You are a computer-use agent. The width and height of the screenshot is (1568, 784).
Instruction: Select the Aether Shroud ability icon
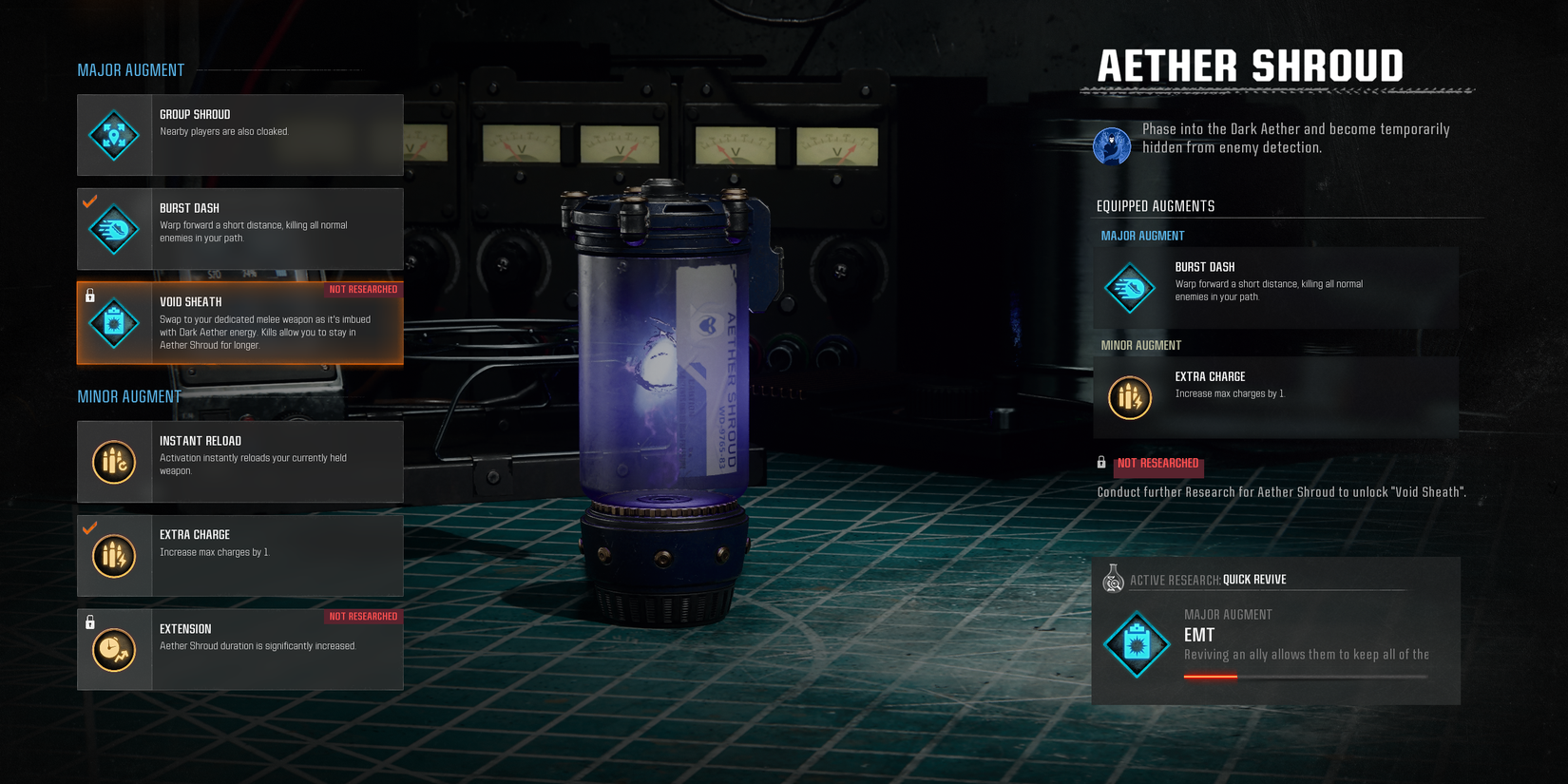coord(1112,146)
